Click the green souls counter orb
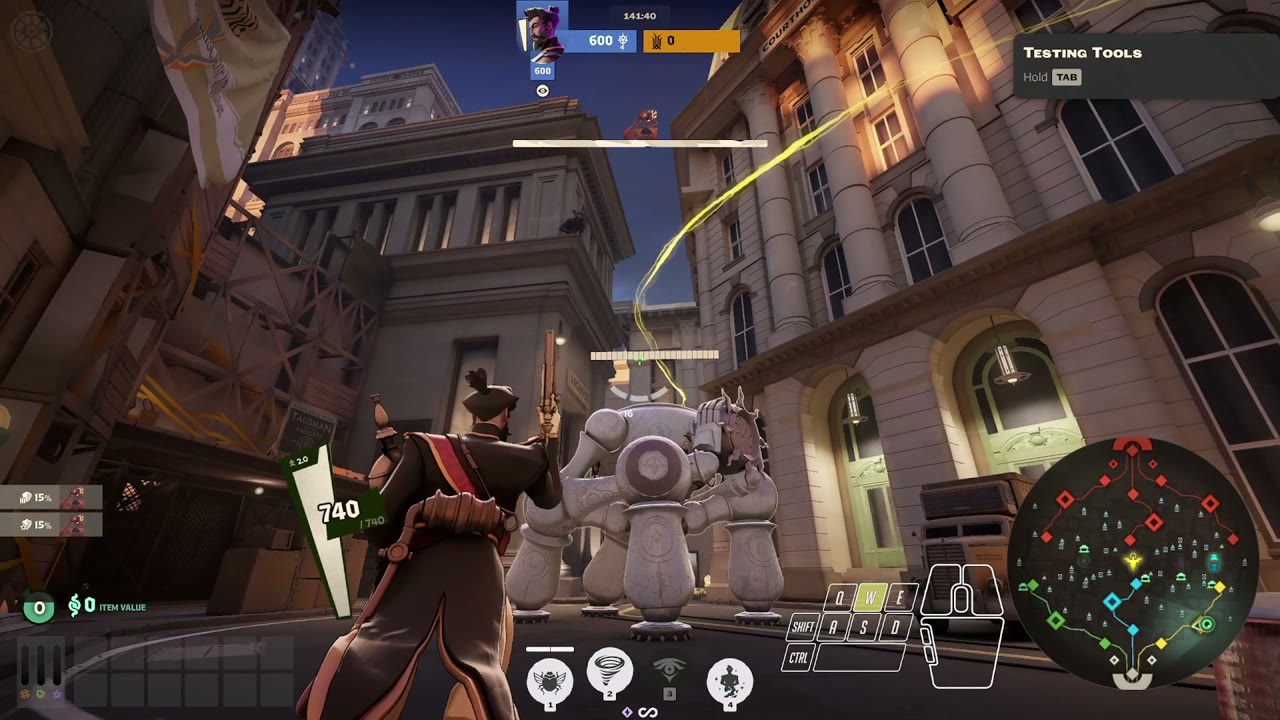 [39, 606]
